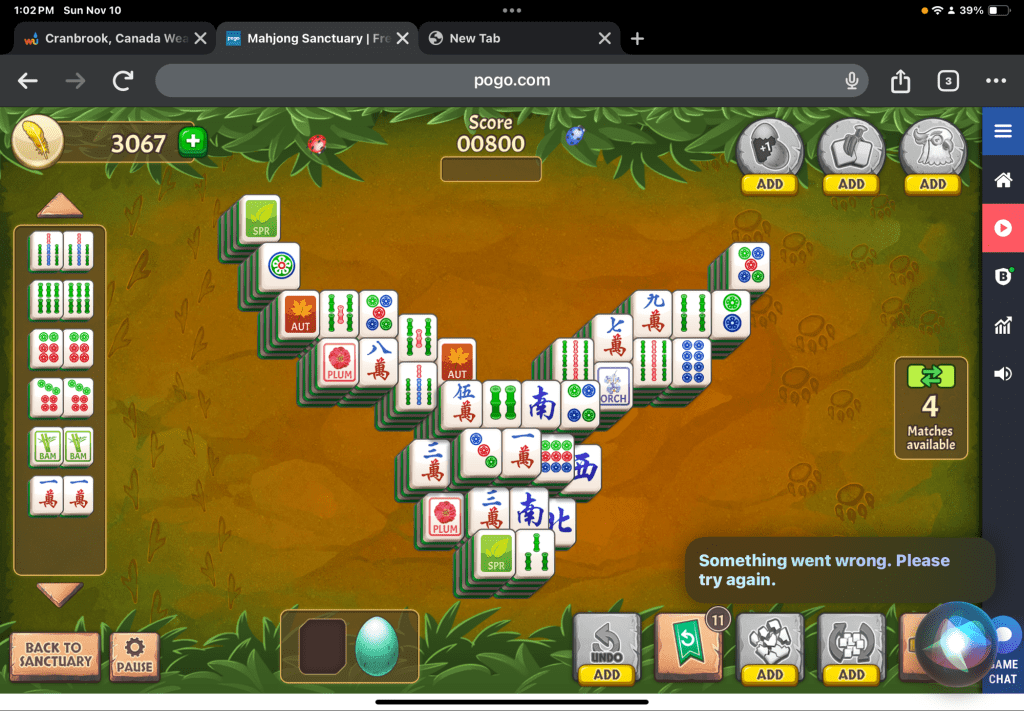Add more feathers with the green plus

(192, 143)
